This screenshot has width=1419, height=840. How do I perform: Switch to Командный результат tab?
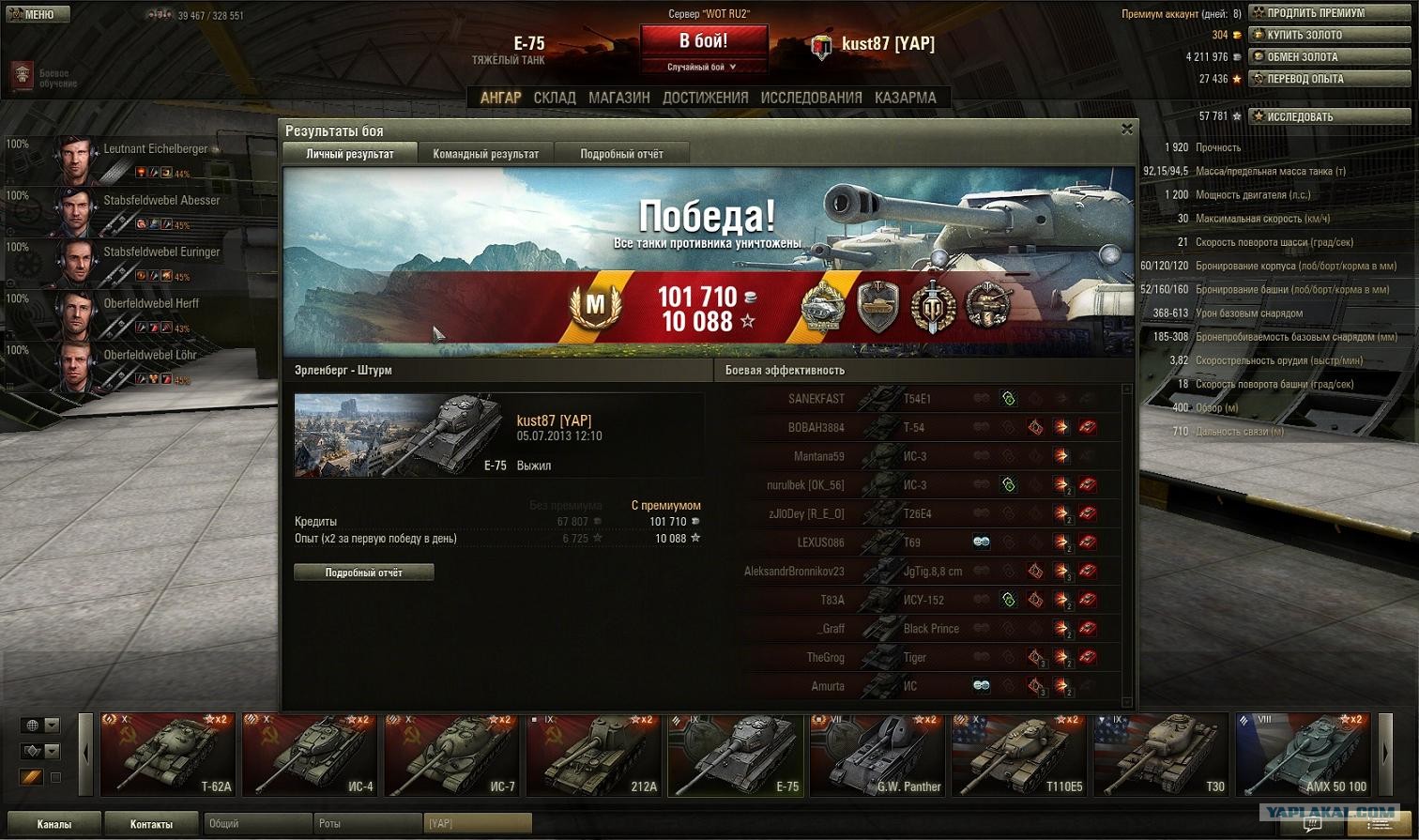point(485,154)
